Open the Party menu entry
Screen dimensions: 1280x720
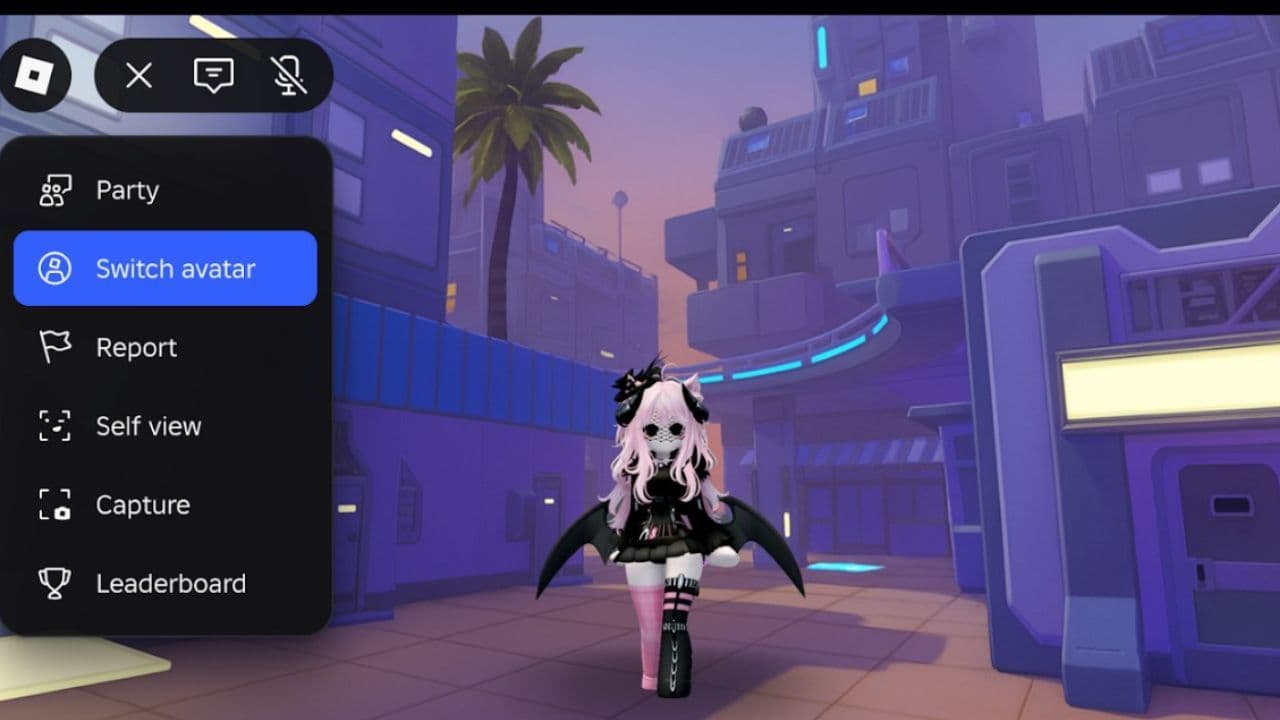tap(126, 189)
